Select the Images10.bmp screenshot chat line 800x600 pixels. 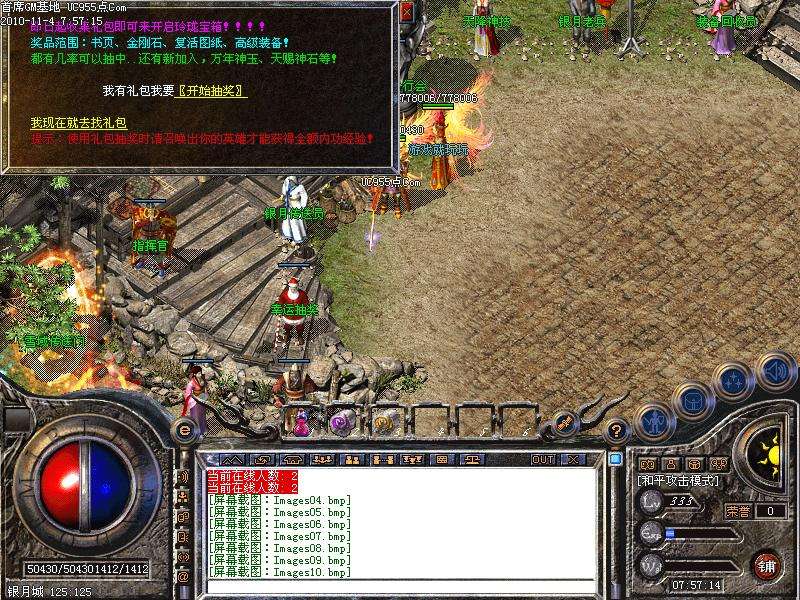click(281, 573)
